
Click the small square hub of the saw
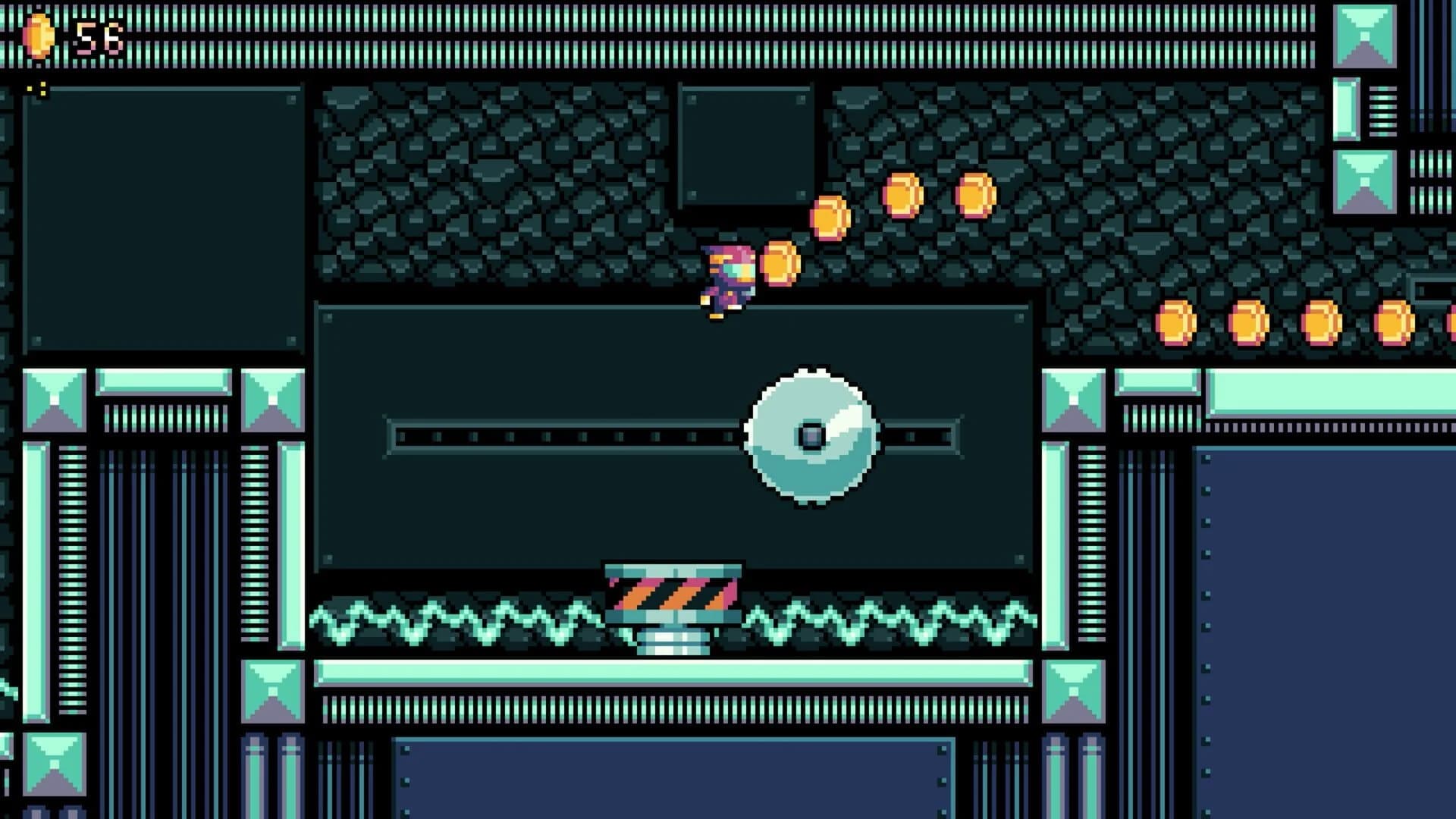[x=811, y=434]
